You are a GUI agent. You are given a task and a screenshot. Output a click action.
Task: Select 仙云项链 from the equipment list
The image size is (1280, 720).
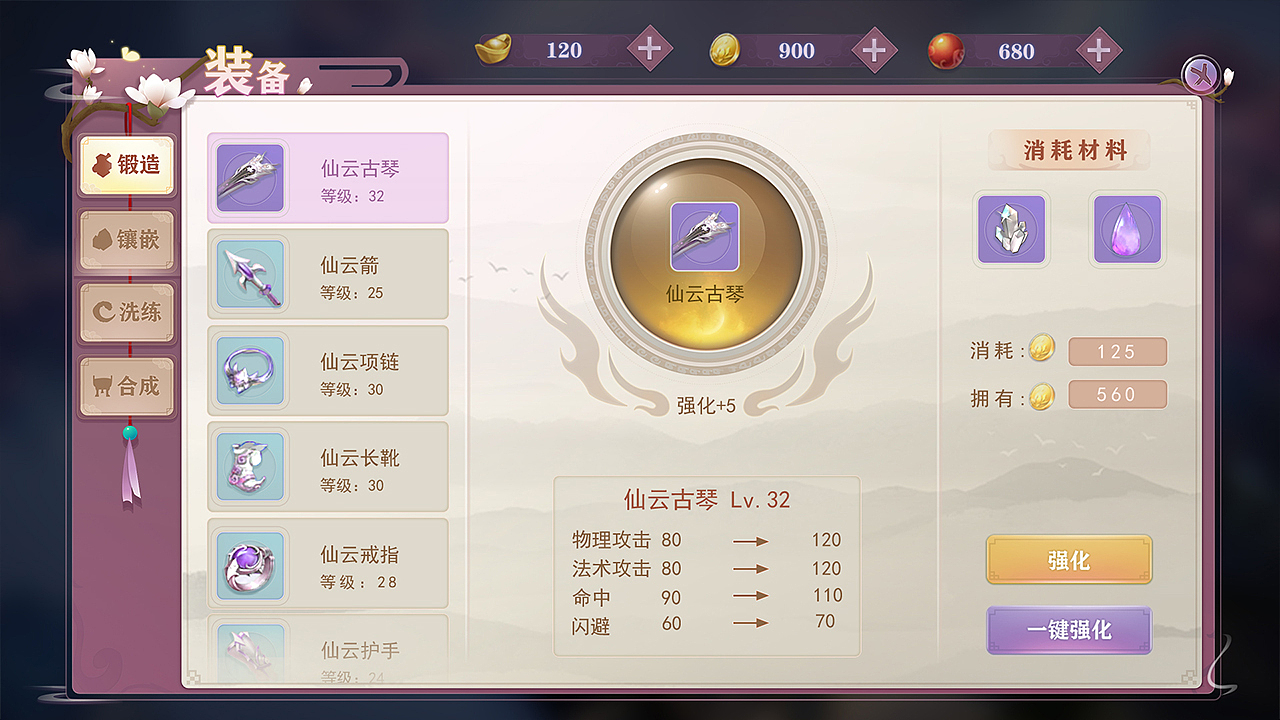pos(328,371)
